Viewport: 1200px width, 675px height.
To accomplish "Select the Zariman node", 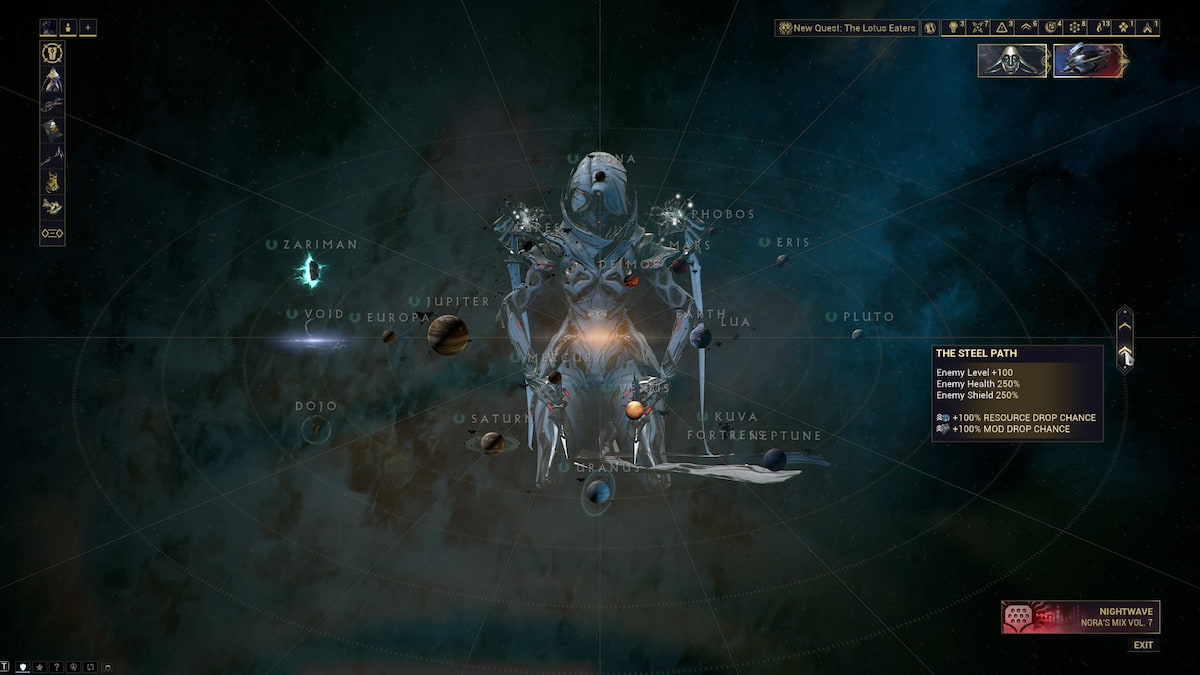I will point(310,270).
